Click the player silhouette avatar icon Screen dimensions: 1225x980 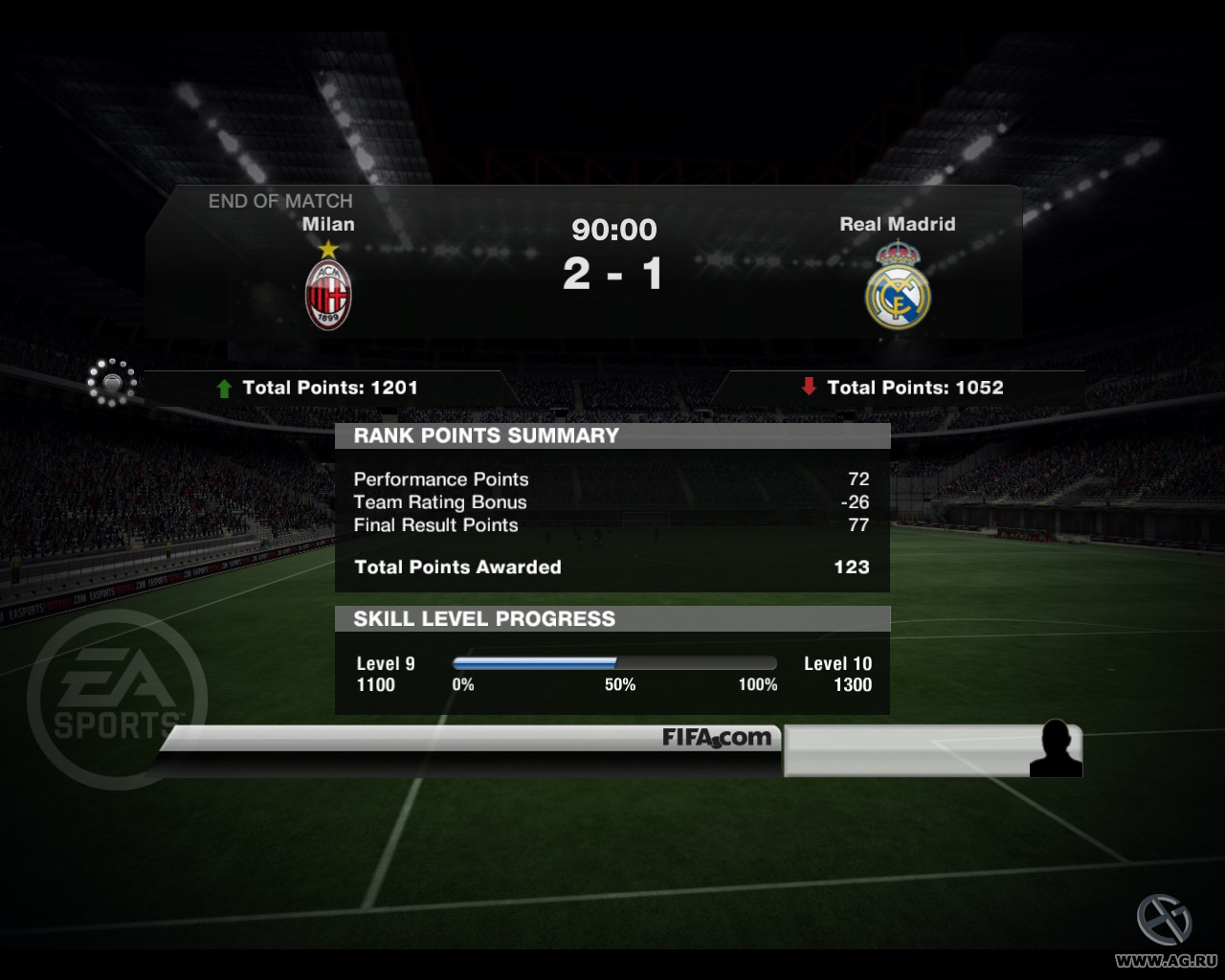point(1058,747)
